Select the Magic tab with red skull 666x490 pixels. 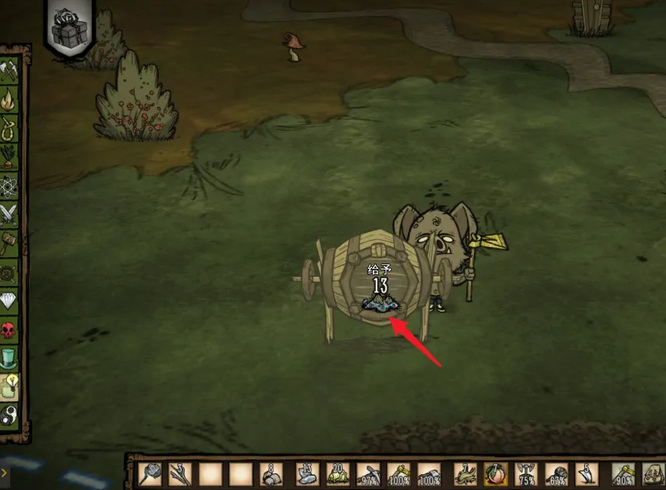click(10, 329)
